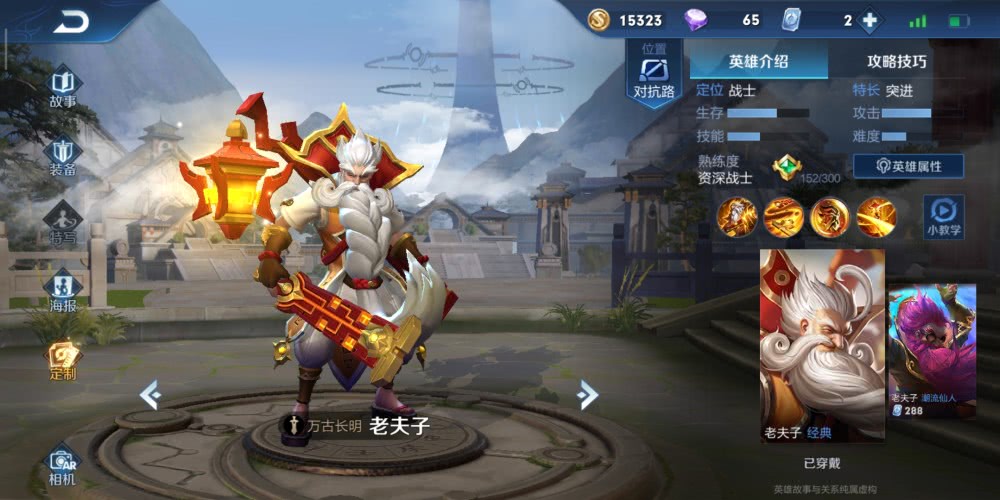Open the 英雄属性 hero attributes panel
The width and height of the screenshot is (1000, 500).
pyautogui.click(x=907, y=166)
